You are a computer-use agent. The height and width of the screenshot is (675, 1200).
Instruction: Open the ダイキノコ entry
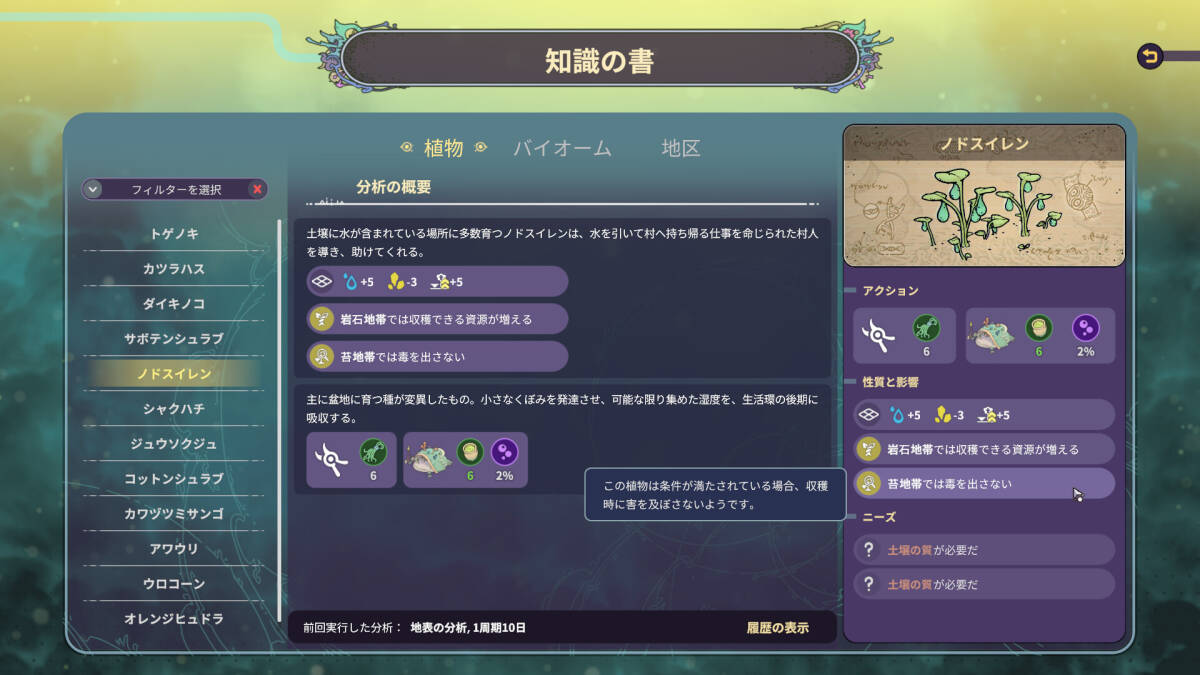[174, 304]
